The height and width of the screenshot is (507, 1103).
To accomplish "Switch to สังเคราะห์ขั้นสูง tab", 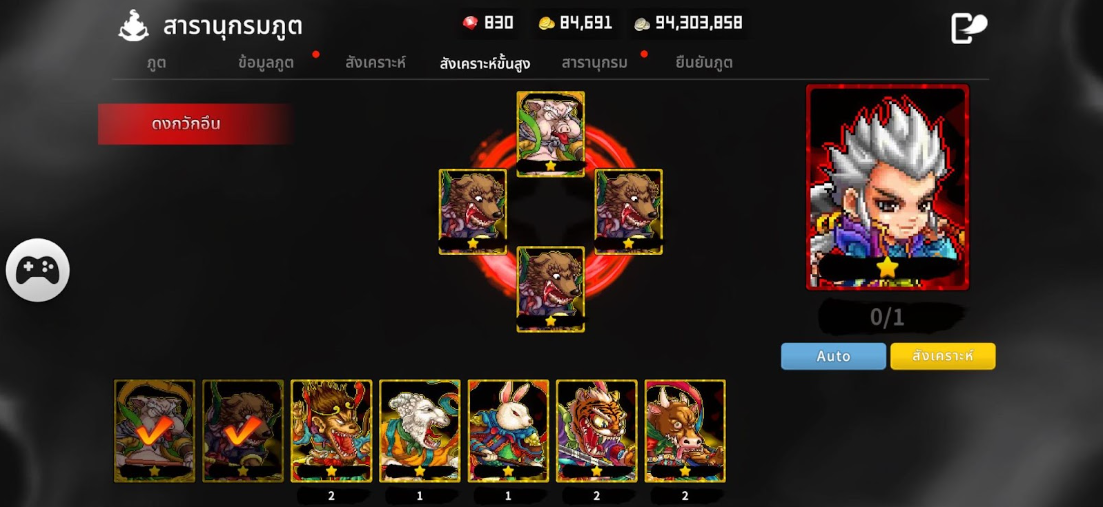I will (x=485, y=63).
